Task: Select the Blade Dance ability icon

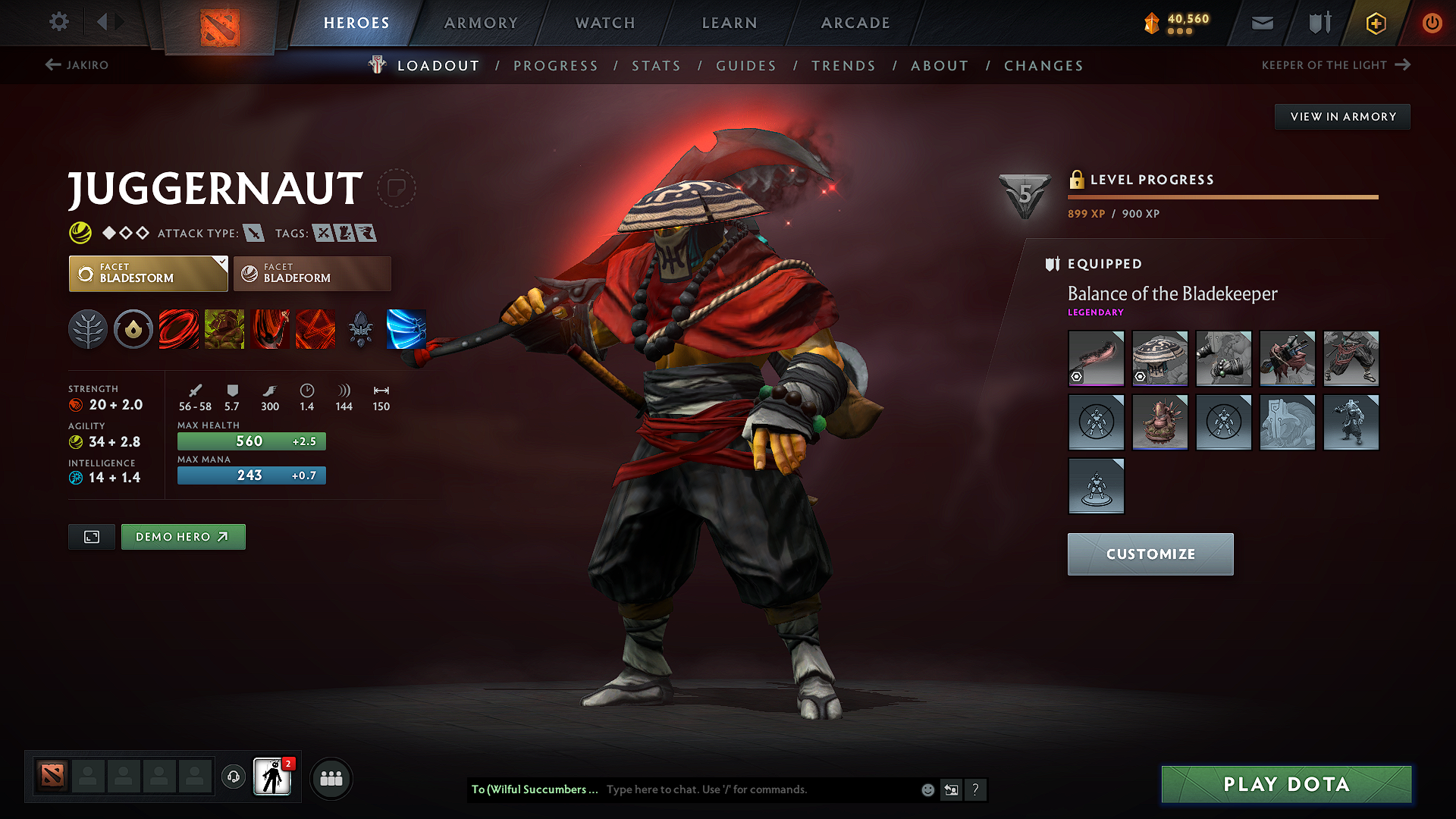Action: pyautogui.click(x=270, y=329)
